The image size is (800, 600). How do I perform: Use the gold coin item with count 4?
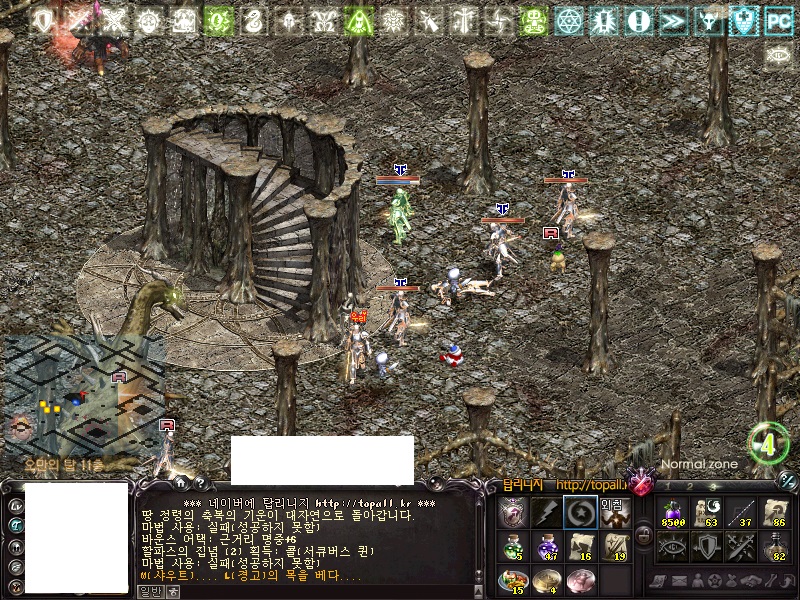547,579
